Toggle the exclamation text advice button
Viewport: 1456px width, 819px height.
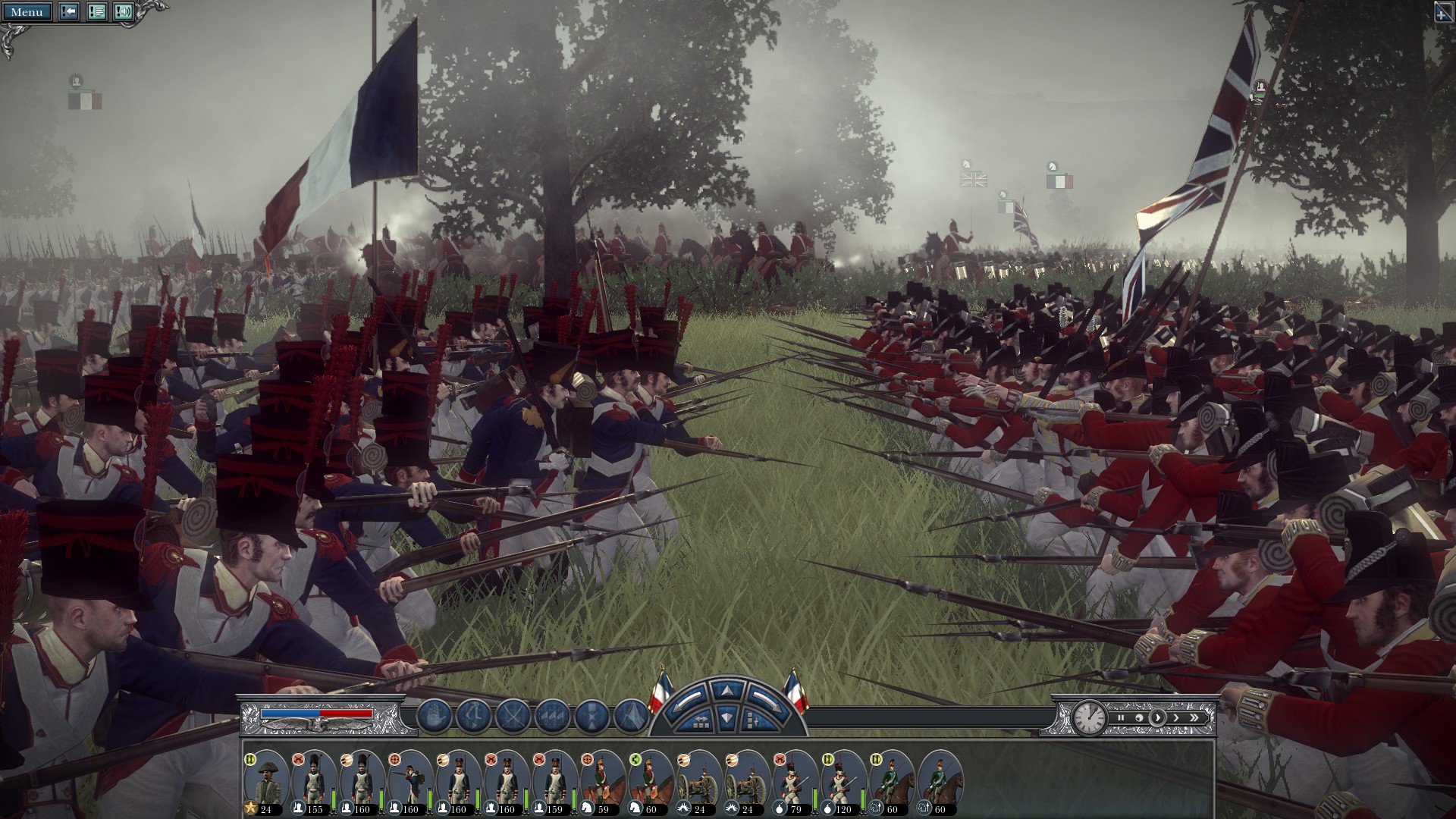[96, 12]
